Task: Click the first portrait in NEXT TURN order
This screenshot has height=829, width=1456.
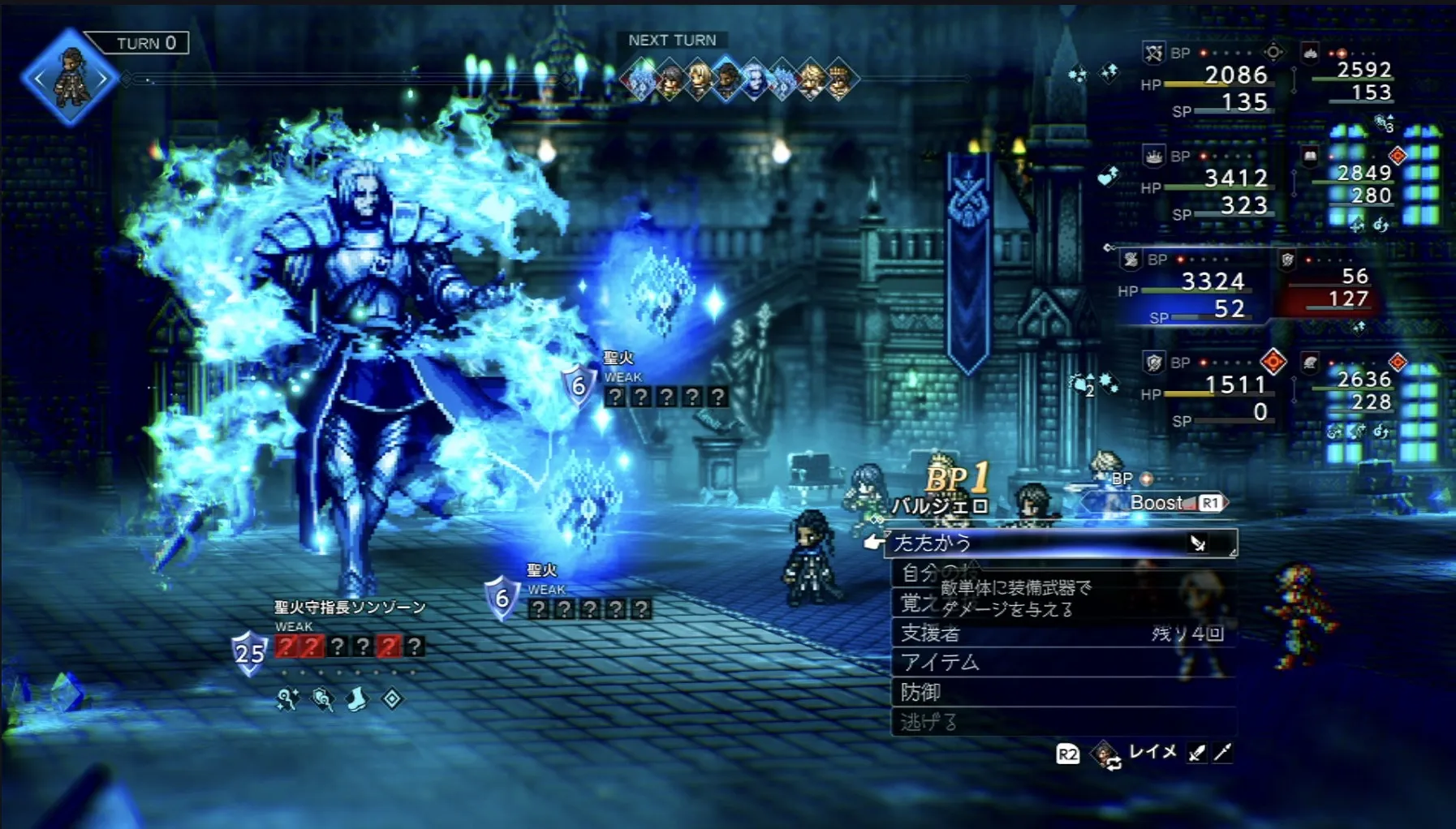Action: (640, 80)
